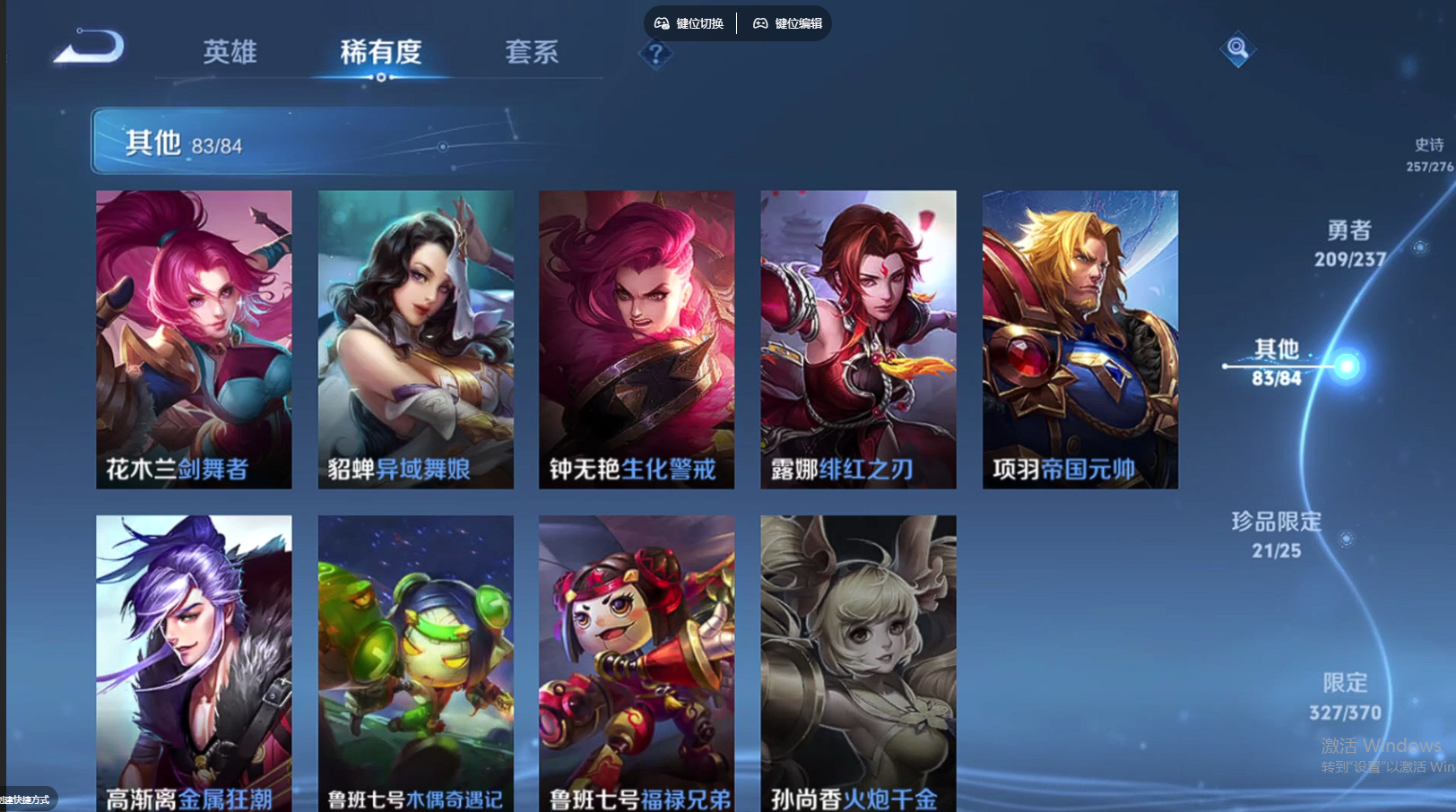Open the 套系 tab
The image size is (1456, 812).
coord(533,52)
